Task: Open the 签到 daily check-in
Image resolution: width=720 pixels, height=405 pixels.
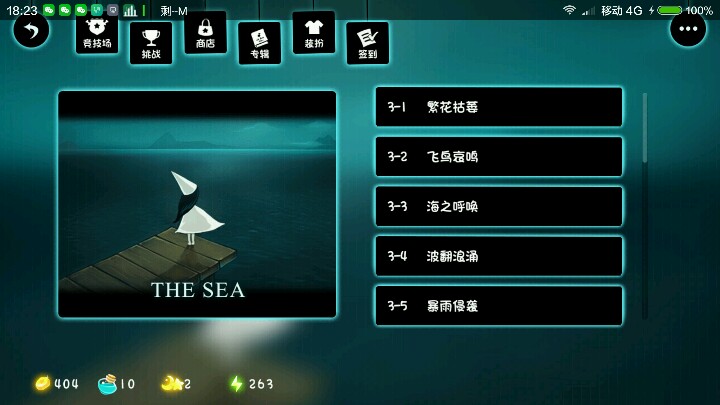Action: (367, 42)
